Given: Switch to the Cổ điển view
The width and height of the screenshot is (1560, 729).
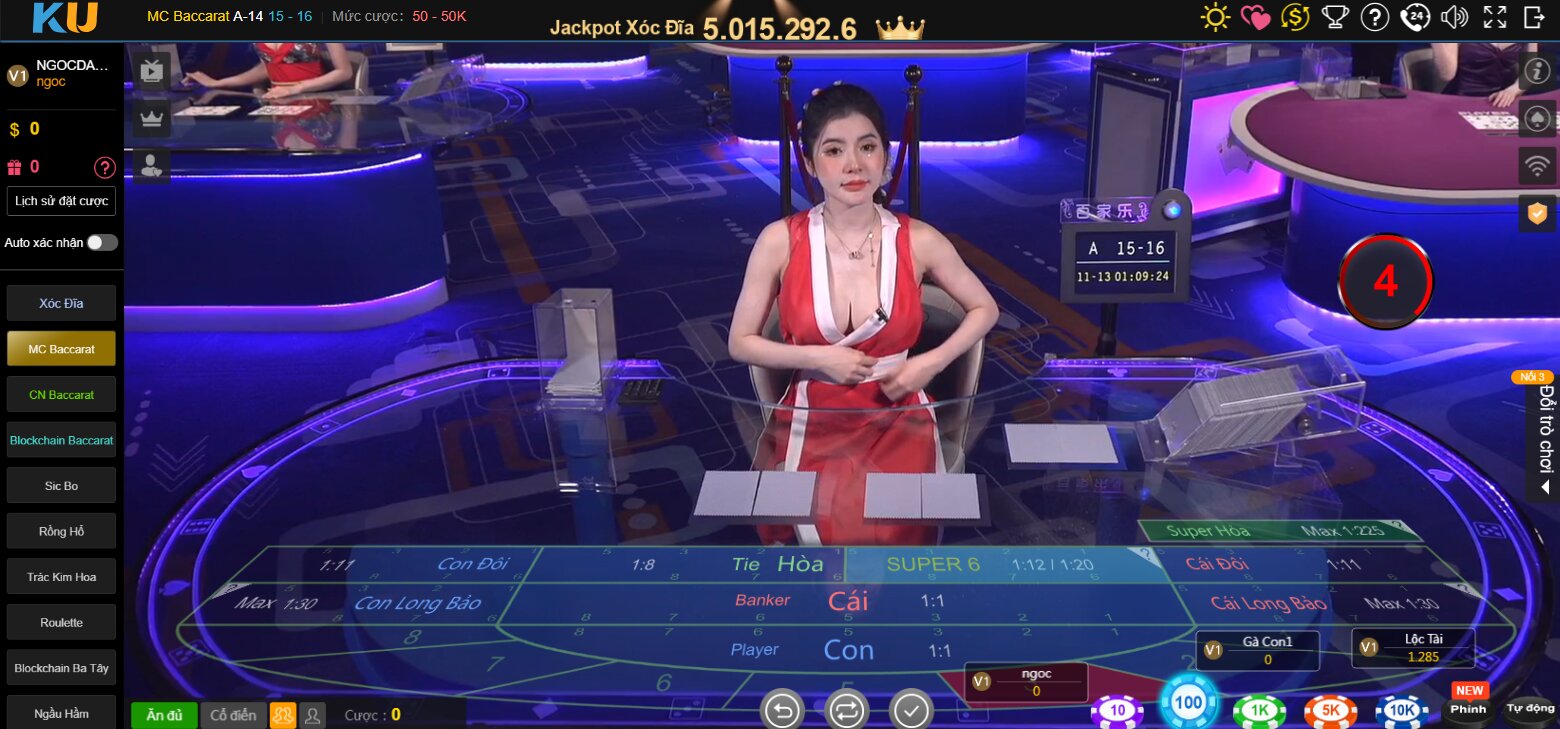Looking at the screenshot, I should (233, 715).
